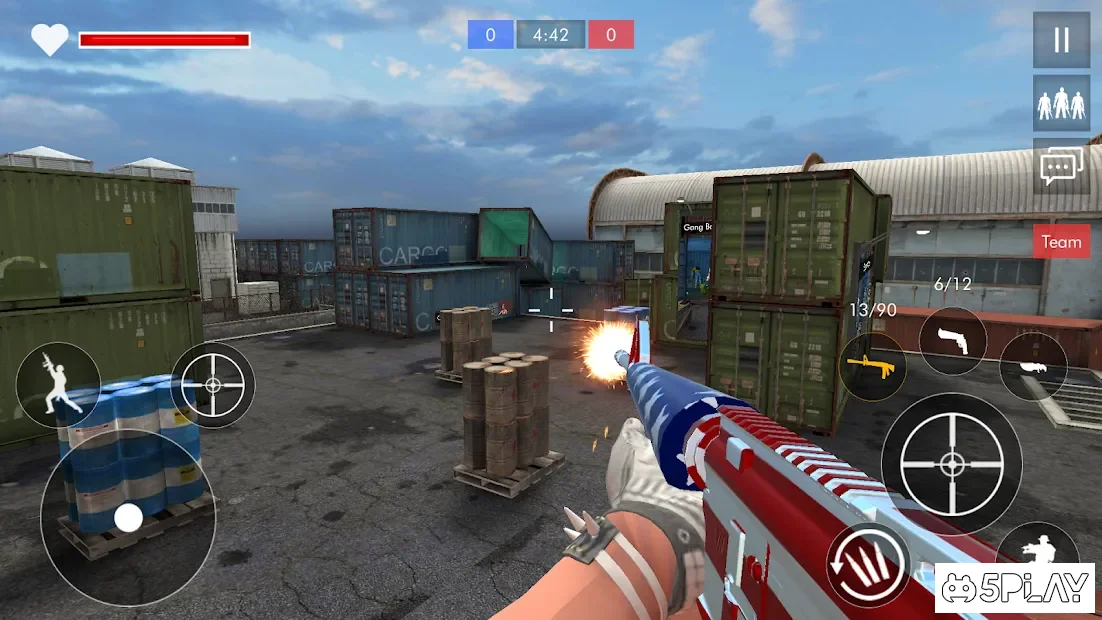The image size is (1102, 620).
Task: Open the players scoreboard icon
Action: 1061,104
